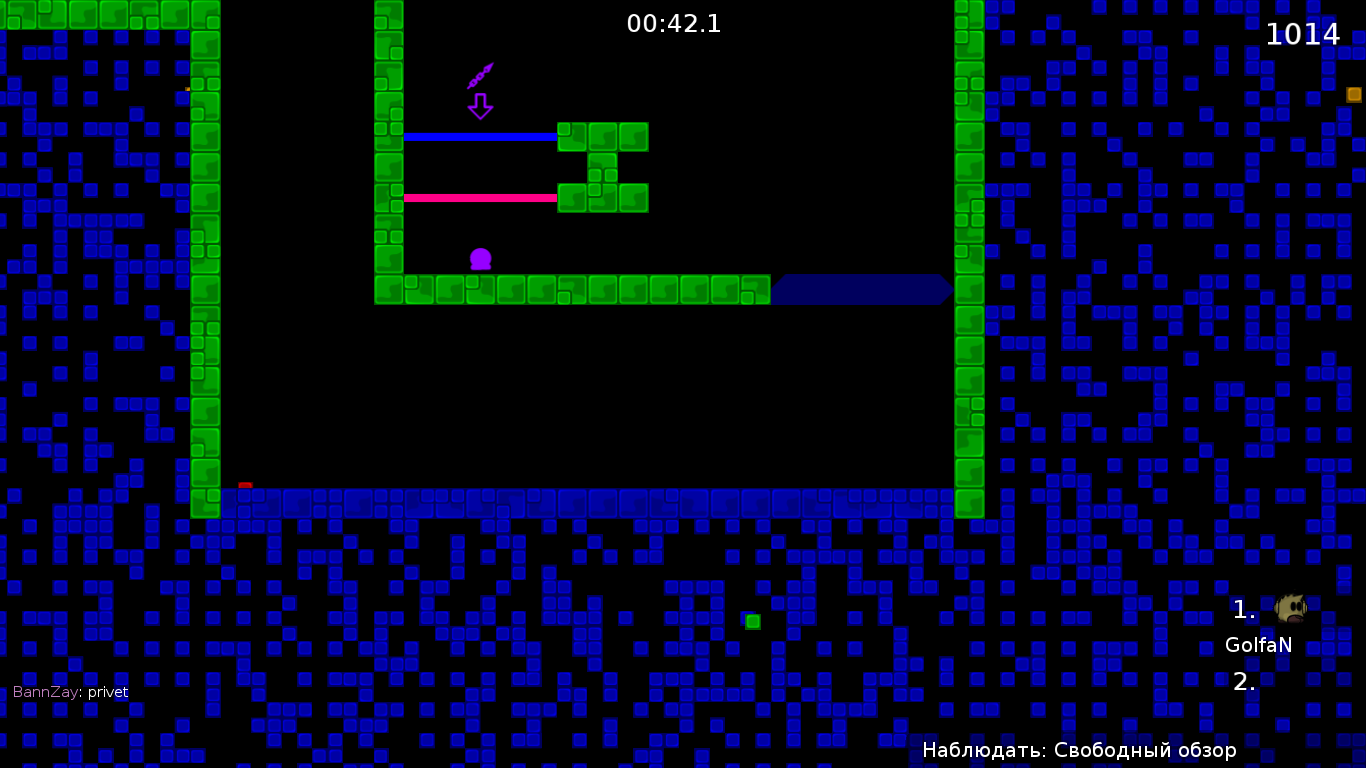Click the orange pickup block near top-right
1366x768 pixels.
point(1354,94)
